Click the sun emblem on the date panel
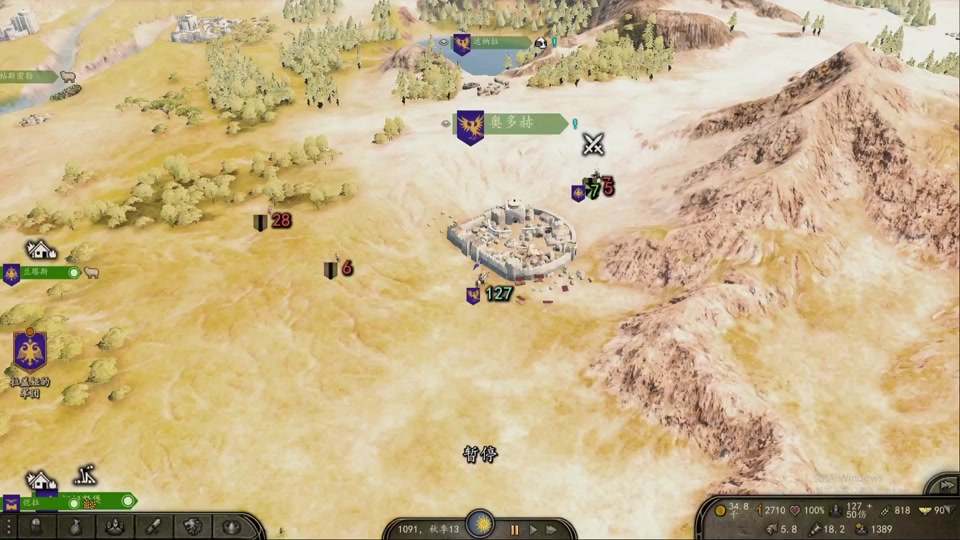This screenshot has width=960, height=540. 484,524
